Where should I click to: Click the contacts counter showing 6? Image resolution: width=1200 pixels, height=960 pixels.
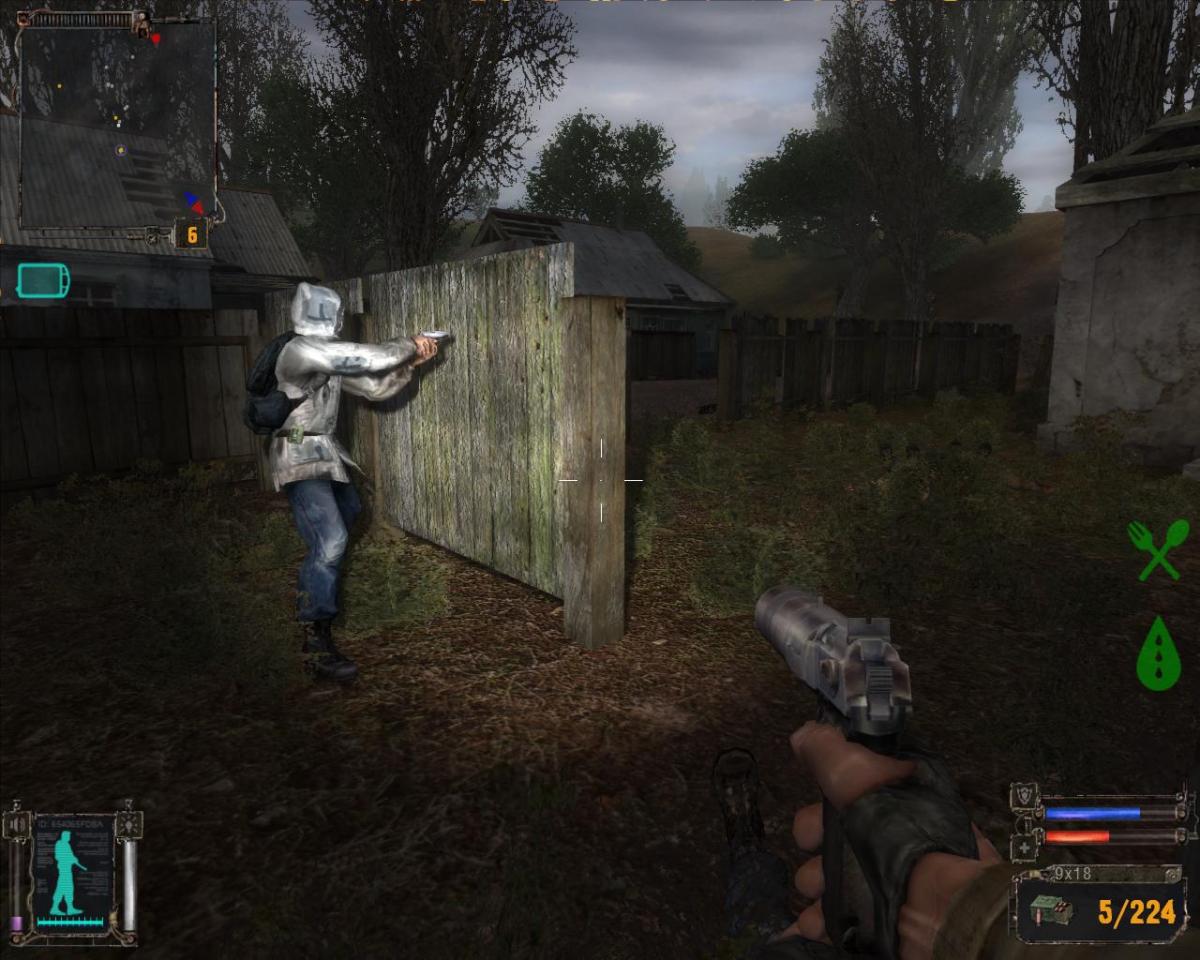pyautogui.click(x=191, y=234)
